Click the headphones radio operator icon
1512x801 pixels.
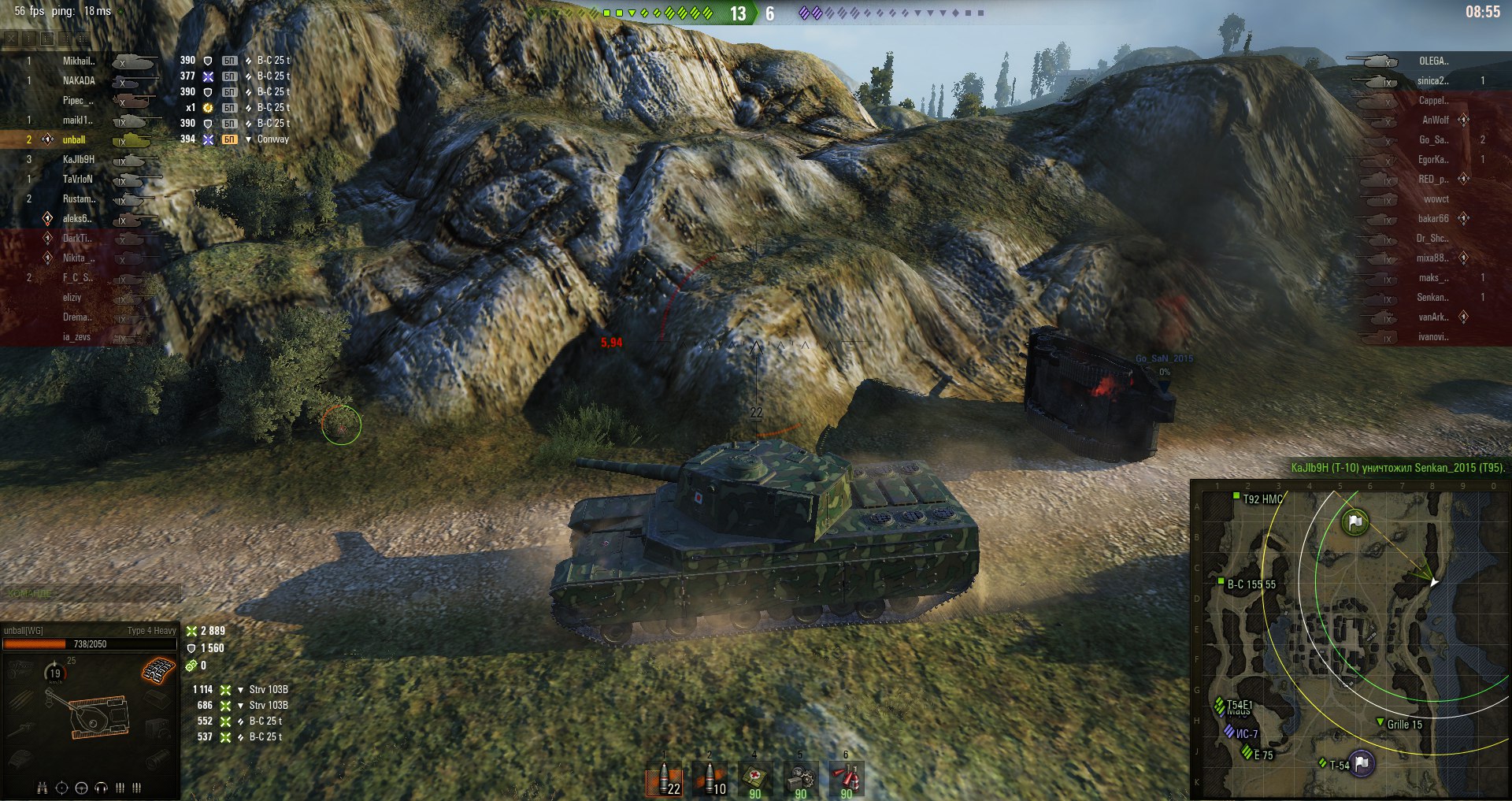click(x=101, y=788)
